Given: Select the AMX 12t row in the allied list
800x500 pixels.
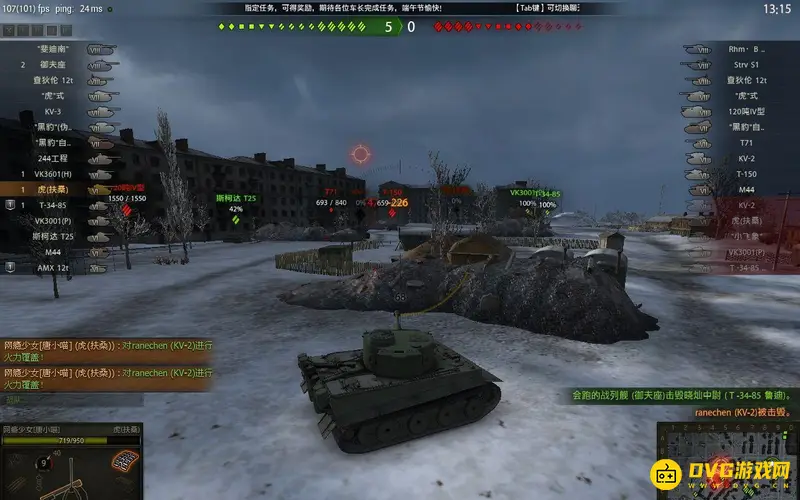Looking at the screenshot, I should tap(54, 267).
